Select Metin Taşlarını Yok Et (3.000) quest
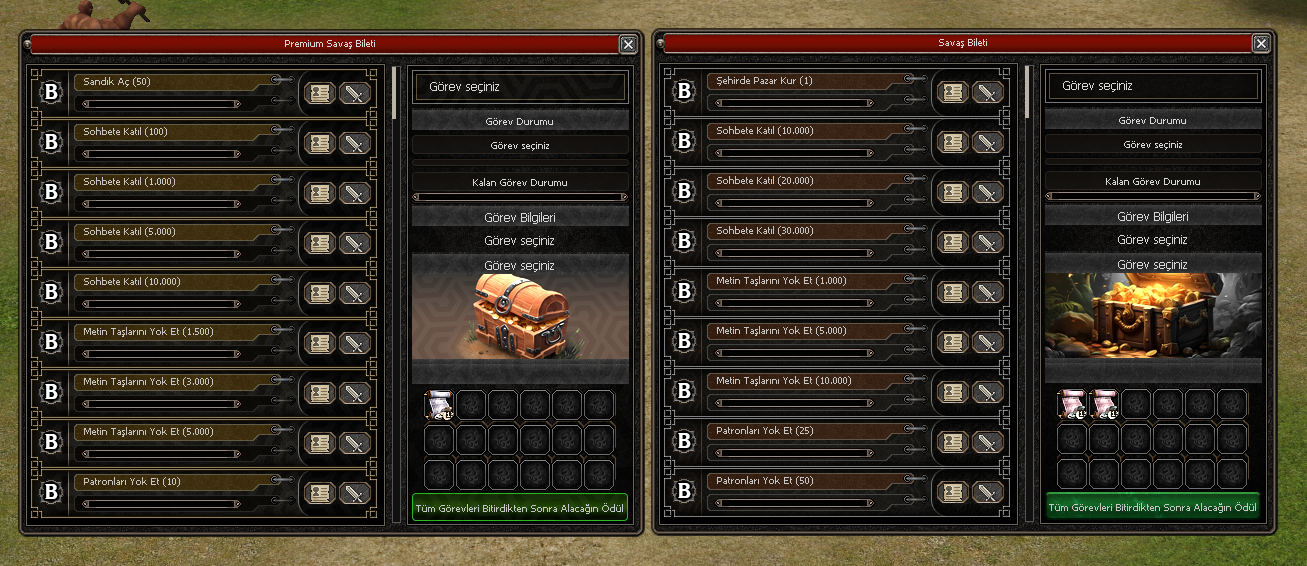The height and width of the screenshot is (566, 1307). point(170,382)
